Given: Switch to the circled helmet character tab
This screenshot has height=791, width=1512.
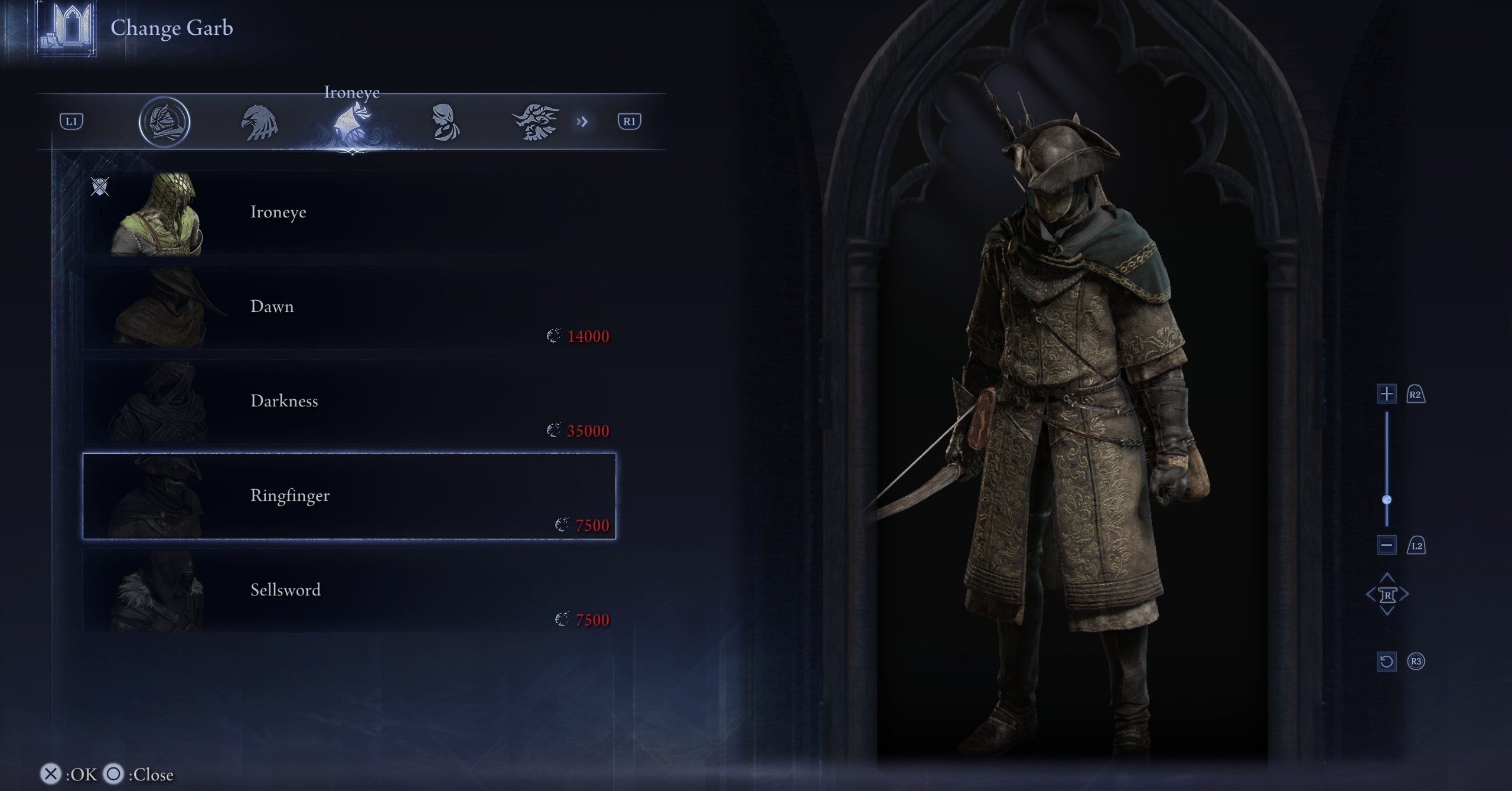Looking at the screenshot, I should click(164, 122).
